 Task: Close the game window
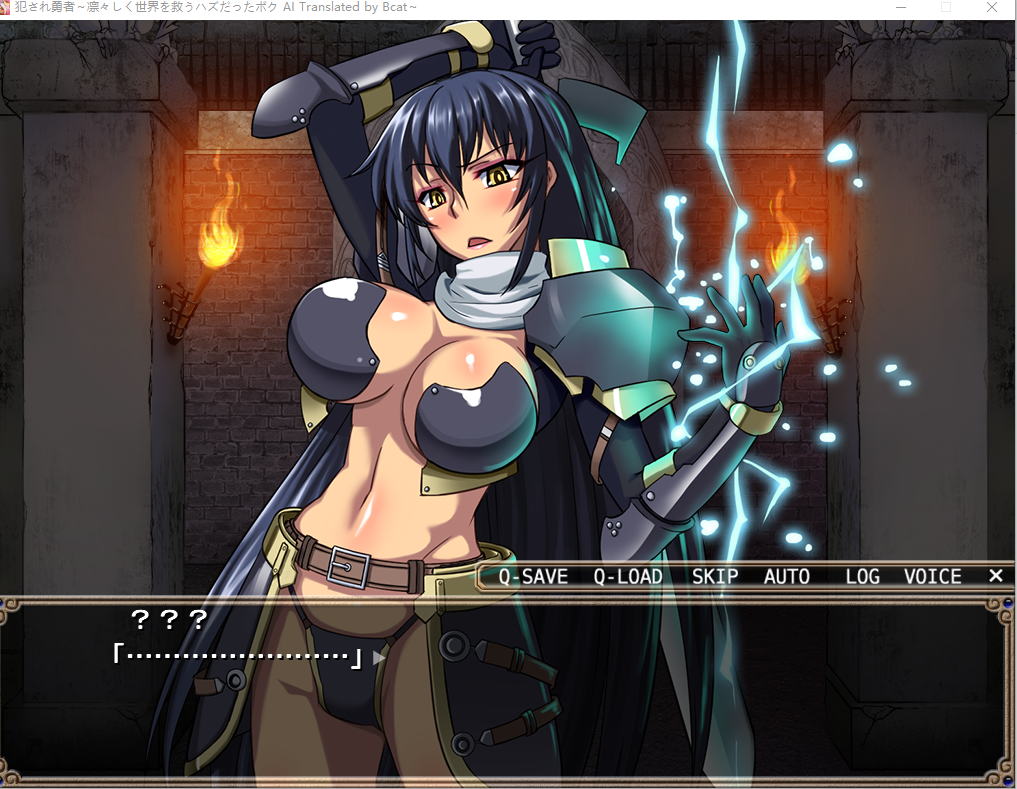click(991, 8)
